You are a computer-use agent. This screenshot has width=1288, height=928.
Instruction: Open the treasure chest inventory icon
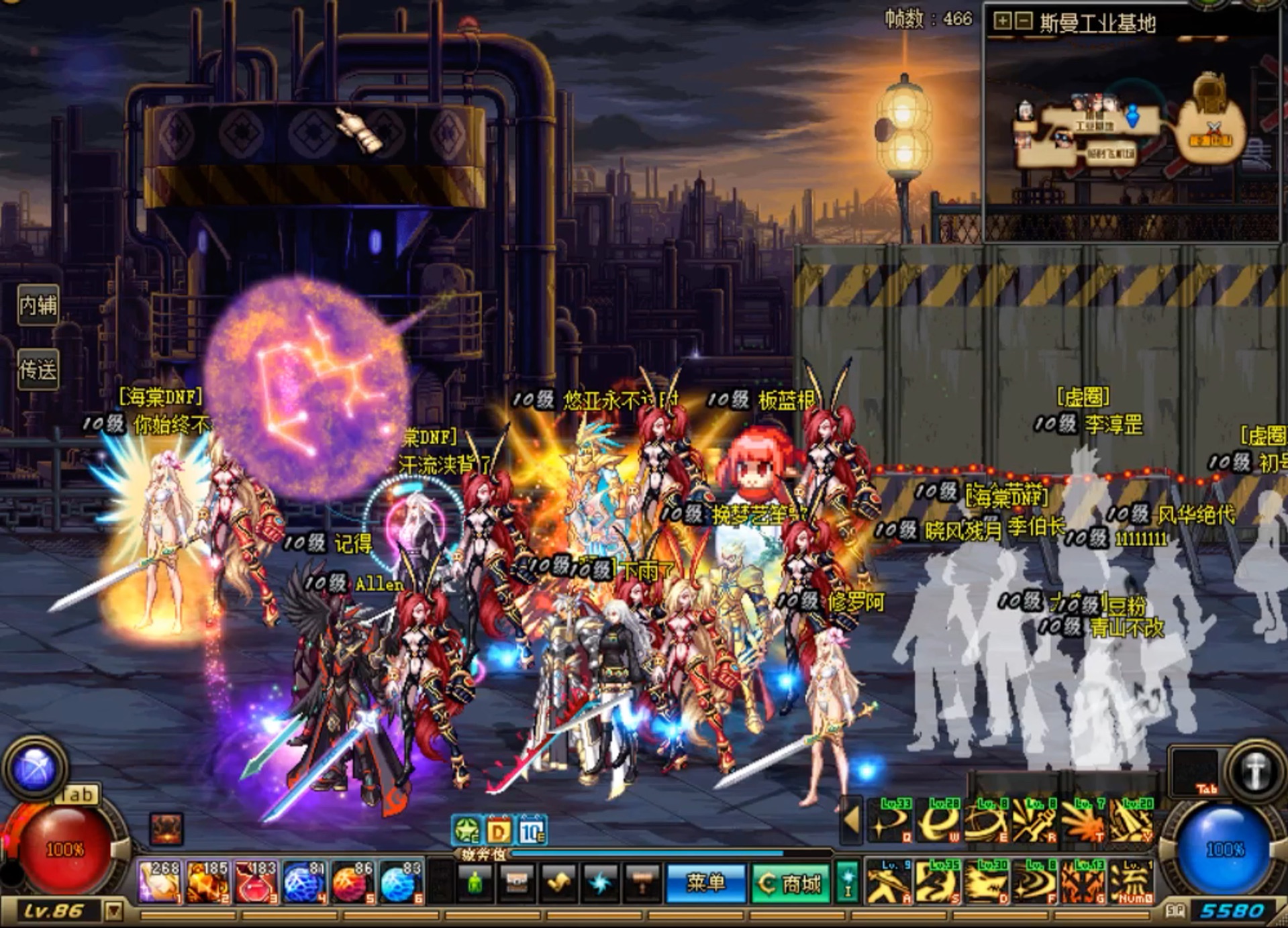[x=516, y=883]
